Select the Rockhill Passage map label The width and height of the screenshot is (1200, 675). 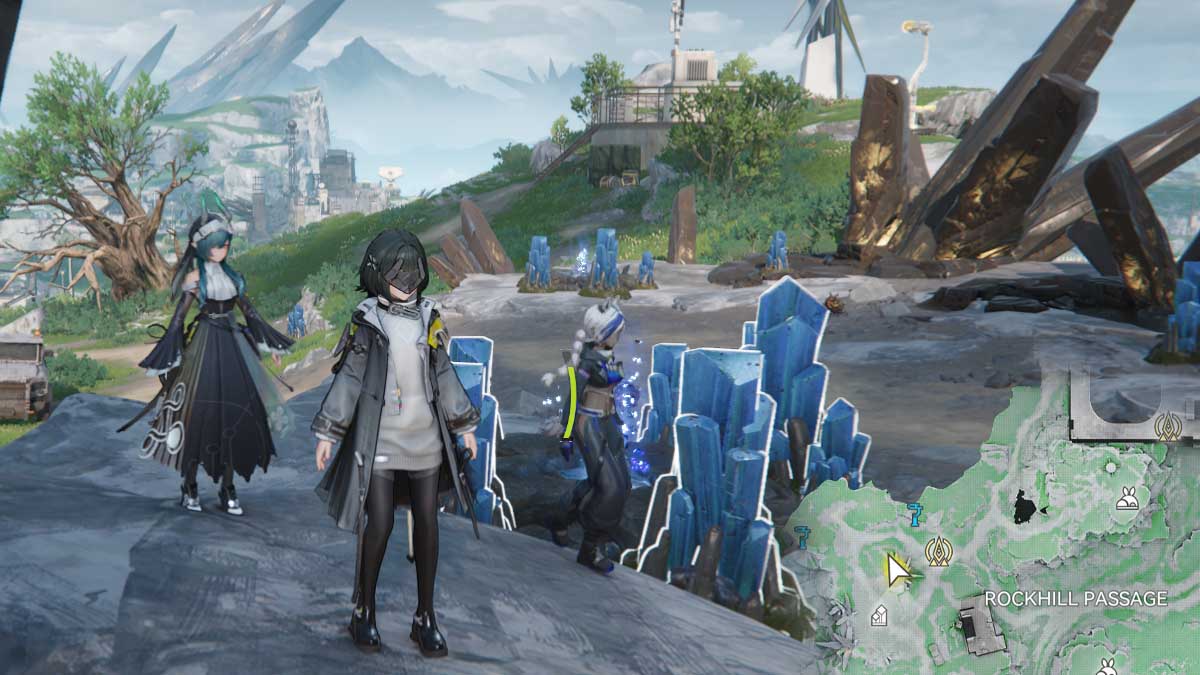tap(1076, 599)
